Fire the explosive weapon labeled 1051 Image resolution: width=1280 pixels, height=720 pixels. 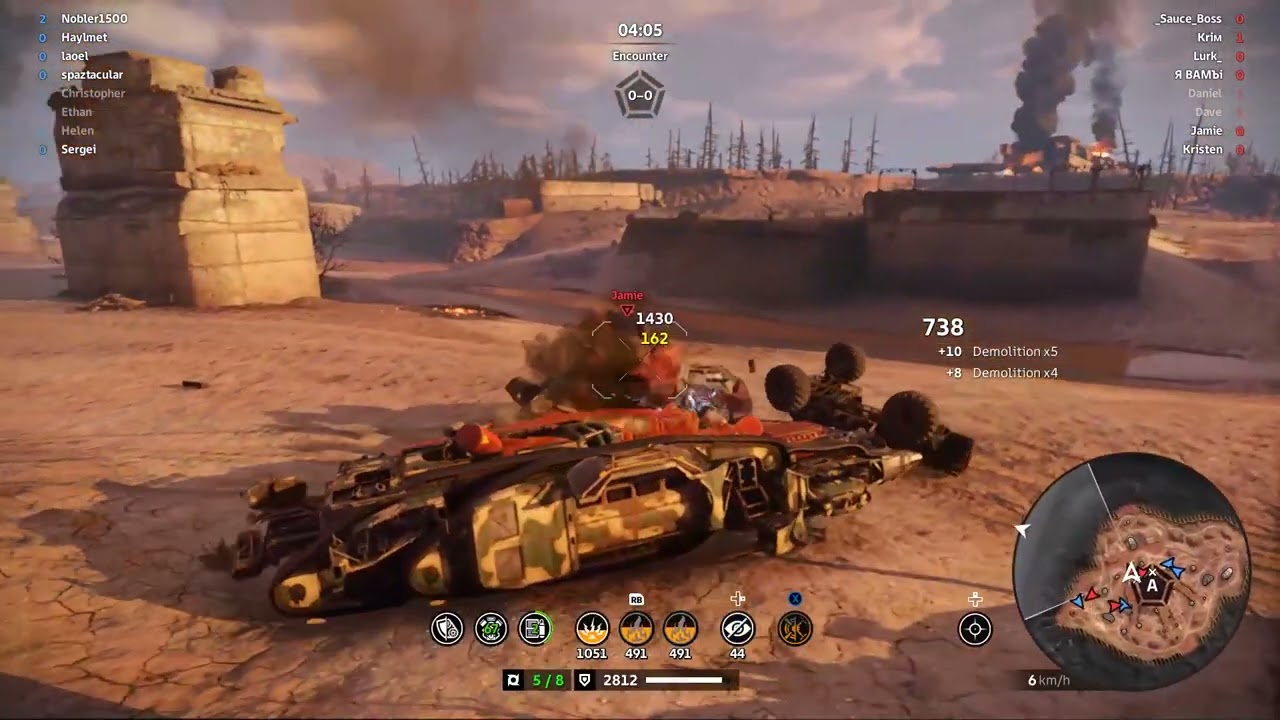(592, 628)
